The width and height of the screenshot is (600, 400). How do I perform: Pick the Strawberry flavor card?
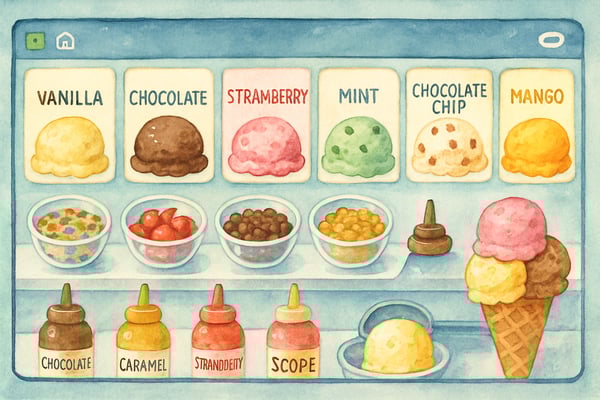coord(266,125)
